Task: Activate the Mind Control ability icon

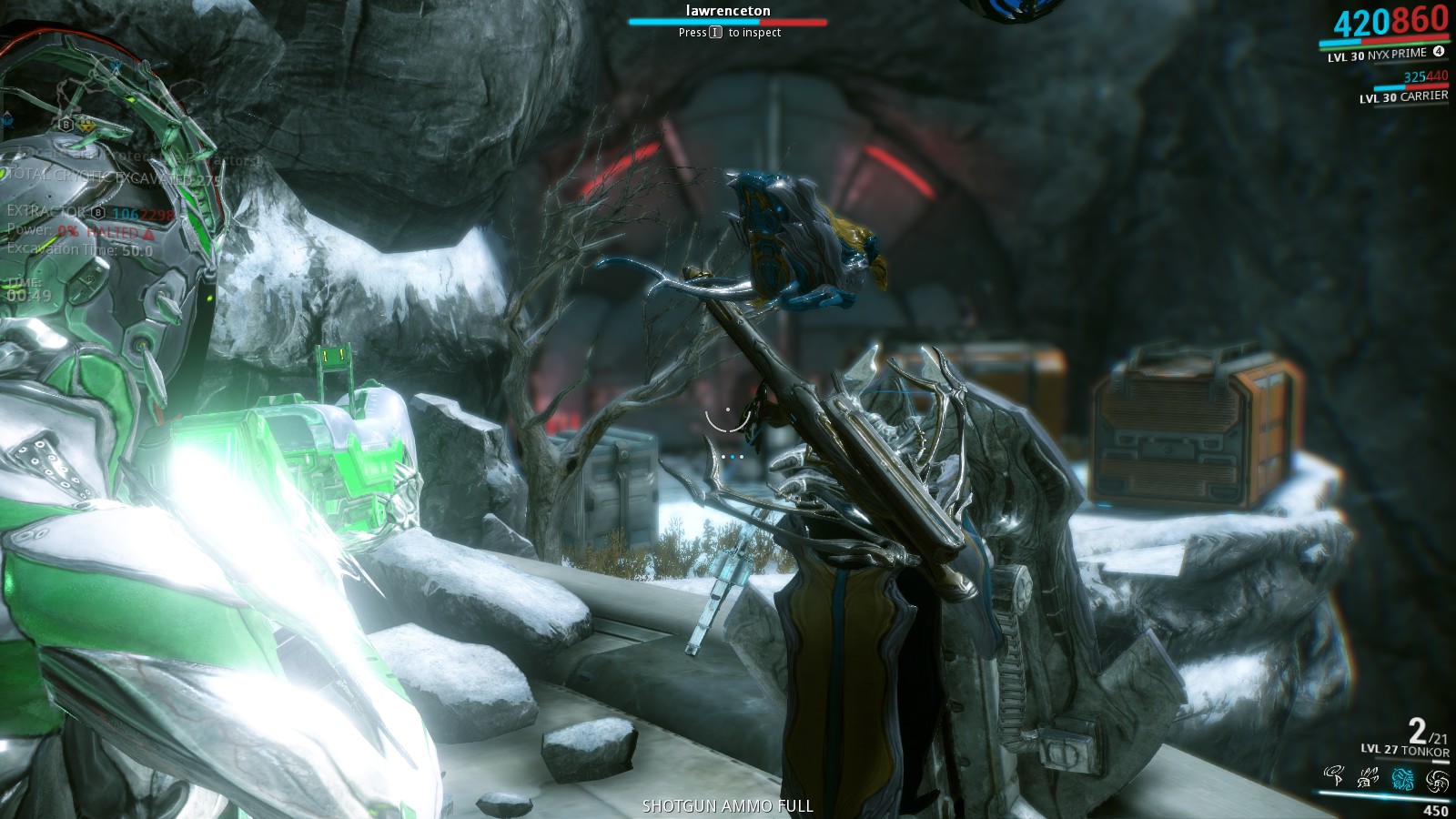Action: [x=1334, y=776]
